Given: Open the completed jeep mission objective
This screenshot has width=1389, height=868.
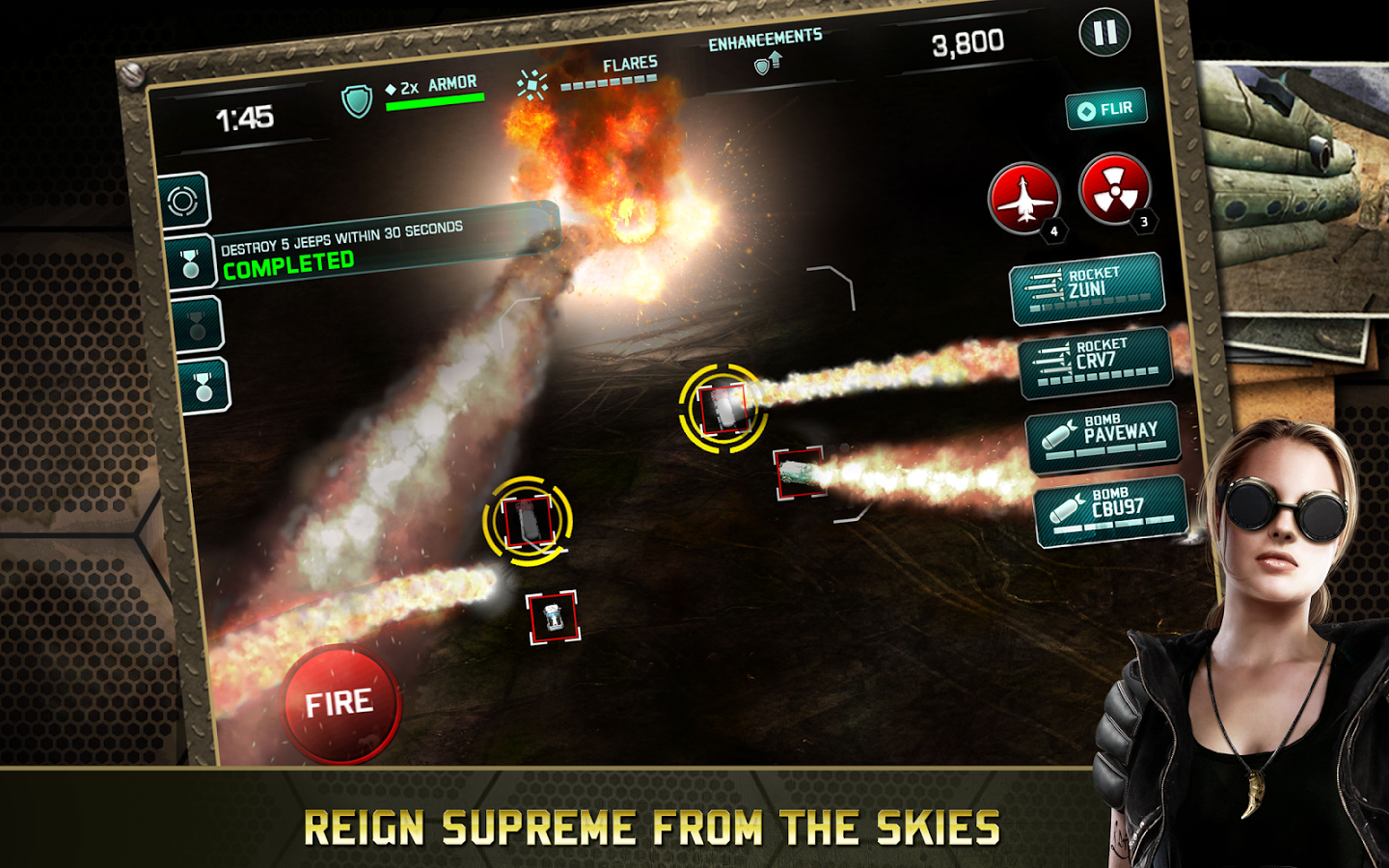Looking at the screenshot, I should pos(191,262).
